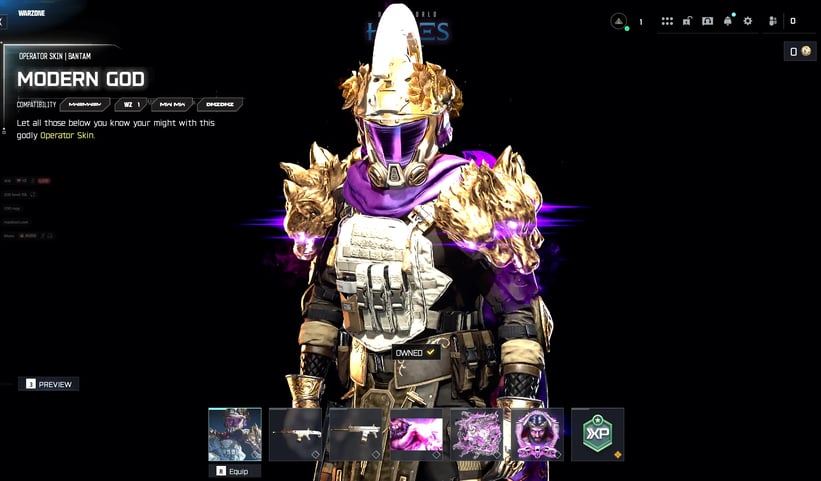The height and width of the screenshot is (481, 821).
Task: Open the notifications bell
Action: (728, 21)
